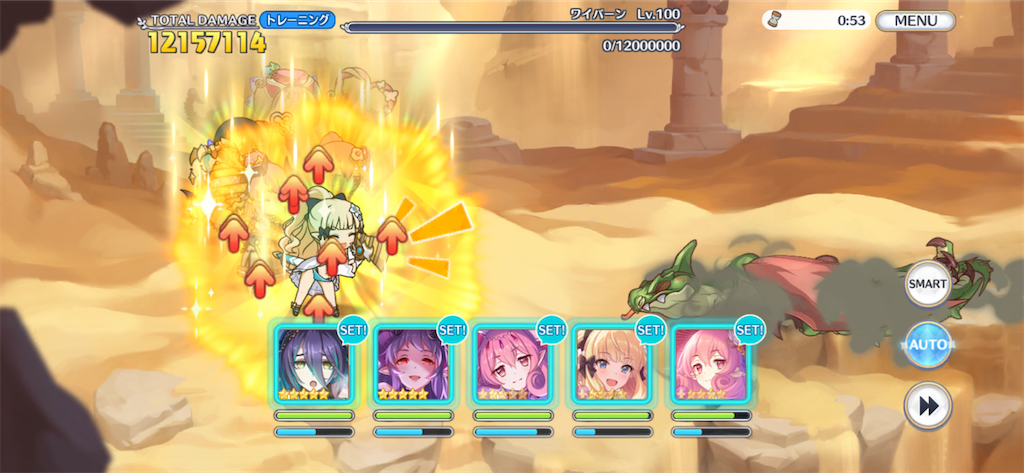1024x473 pixels.
Task: Select the purple-haired character portrait
Action: pyautogui.click(x=413, y=364)
